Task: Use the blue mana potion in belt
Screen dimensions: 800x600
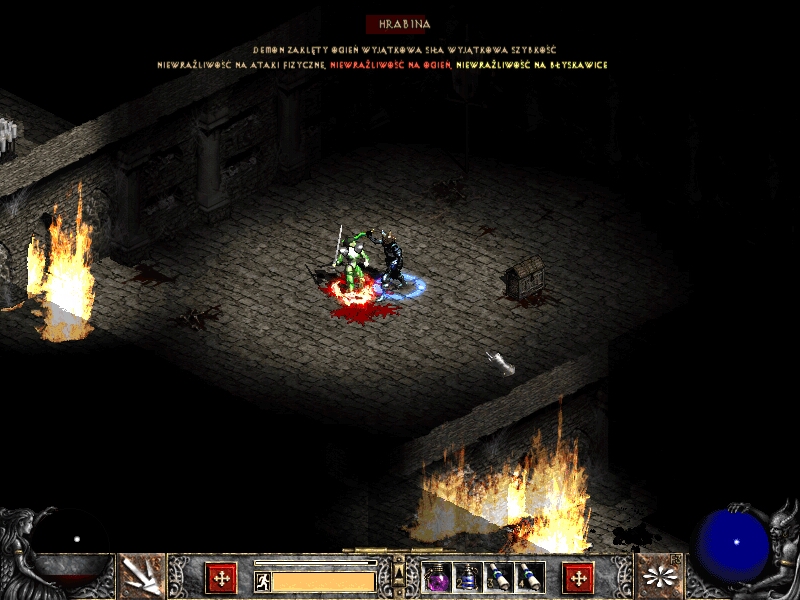Action: 468,577
